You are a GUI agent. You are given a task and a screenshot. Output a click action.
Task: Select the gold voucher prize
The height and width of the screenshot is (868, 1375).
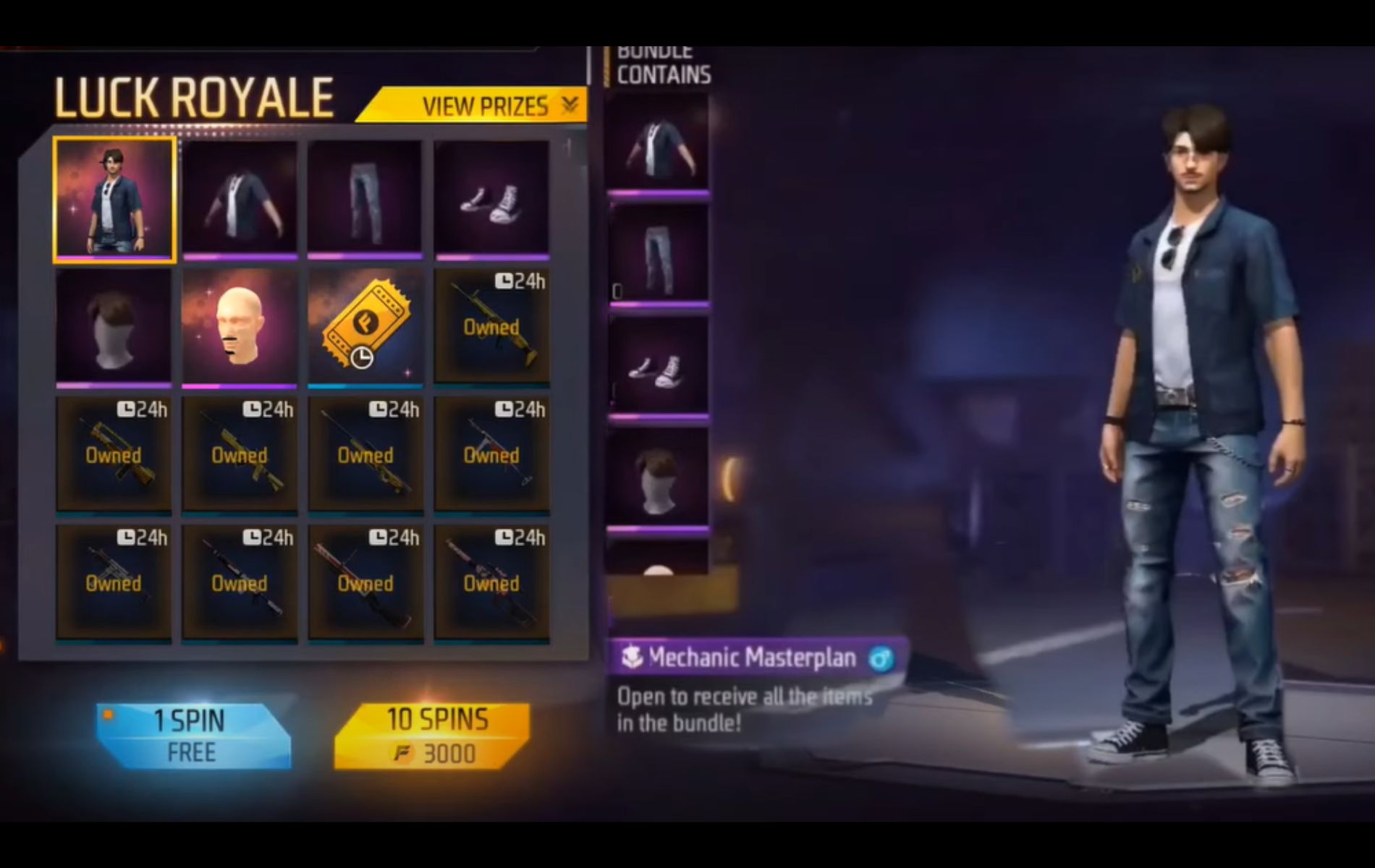coord(365,326)
